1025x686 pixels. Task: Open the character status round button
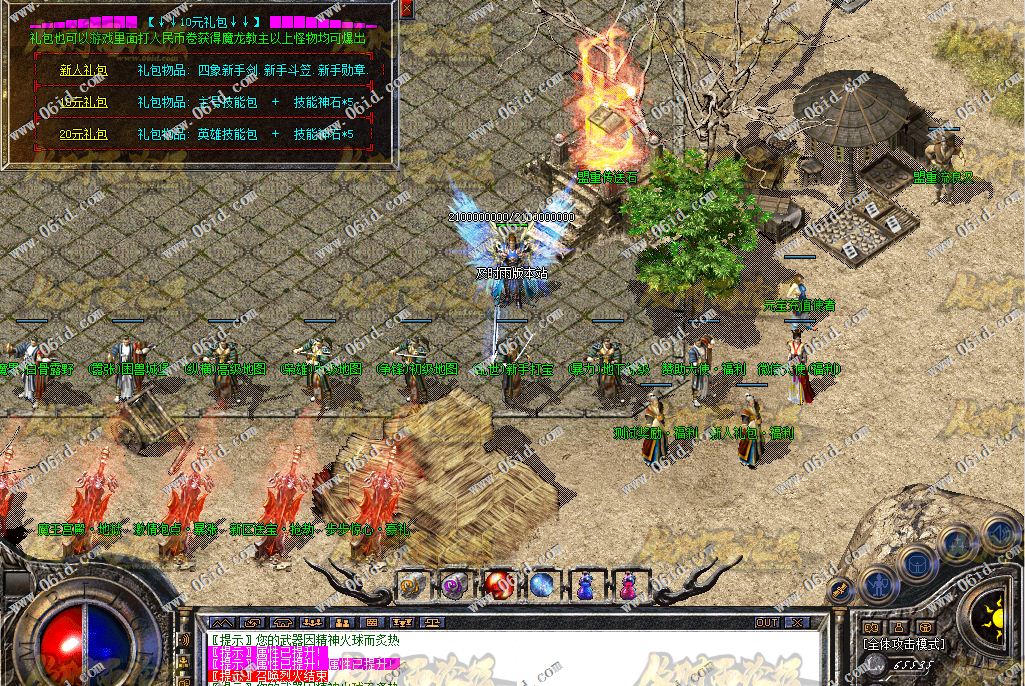click(x=879, y=583)
